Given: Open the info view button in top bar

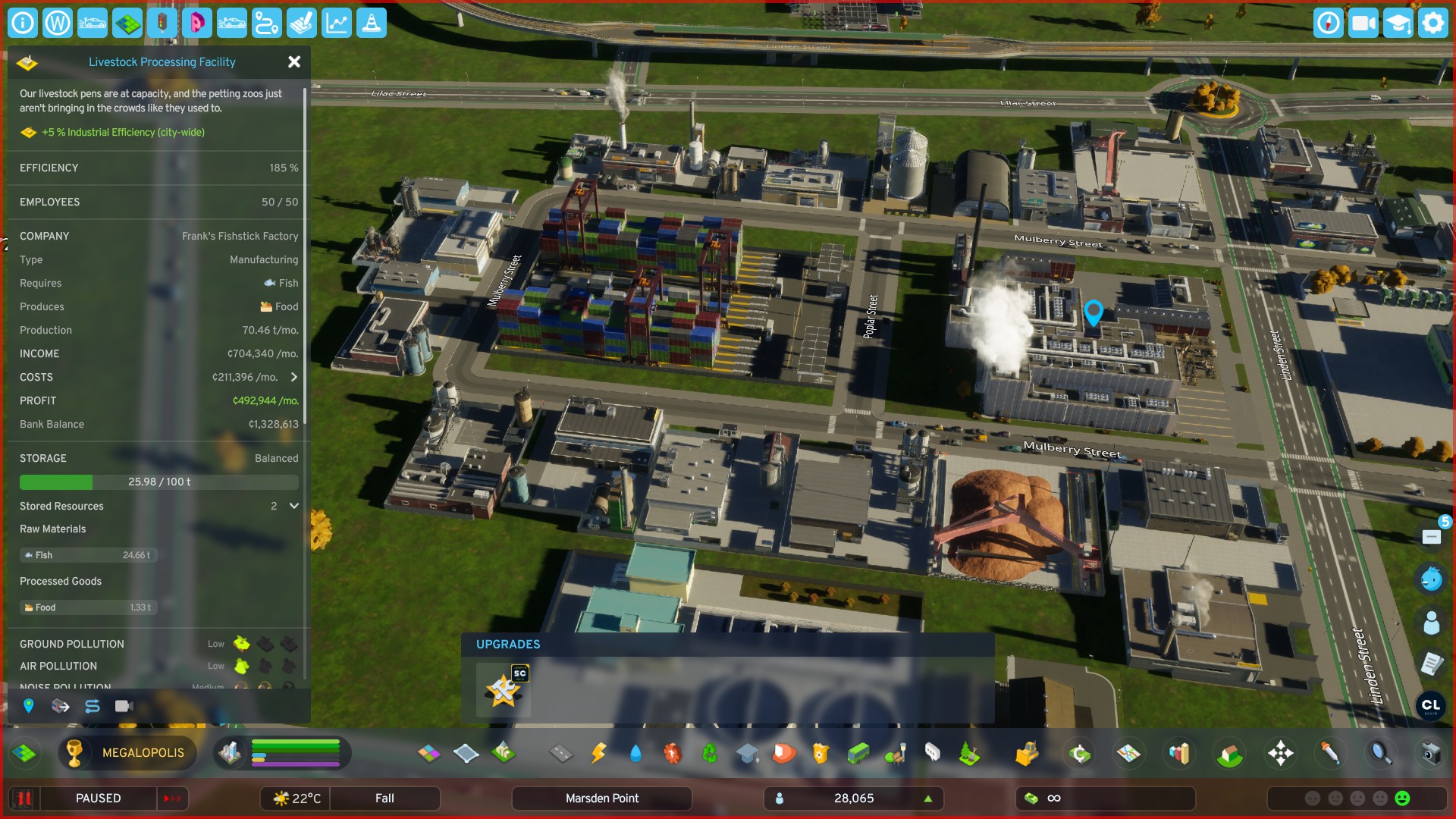Looking at the screenshot, I should point(23,24).
